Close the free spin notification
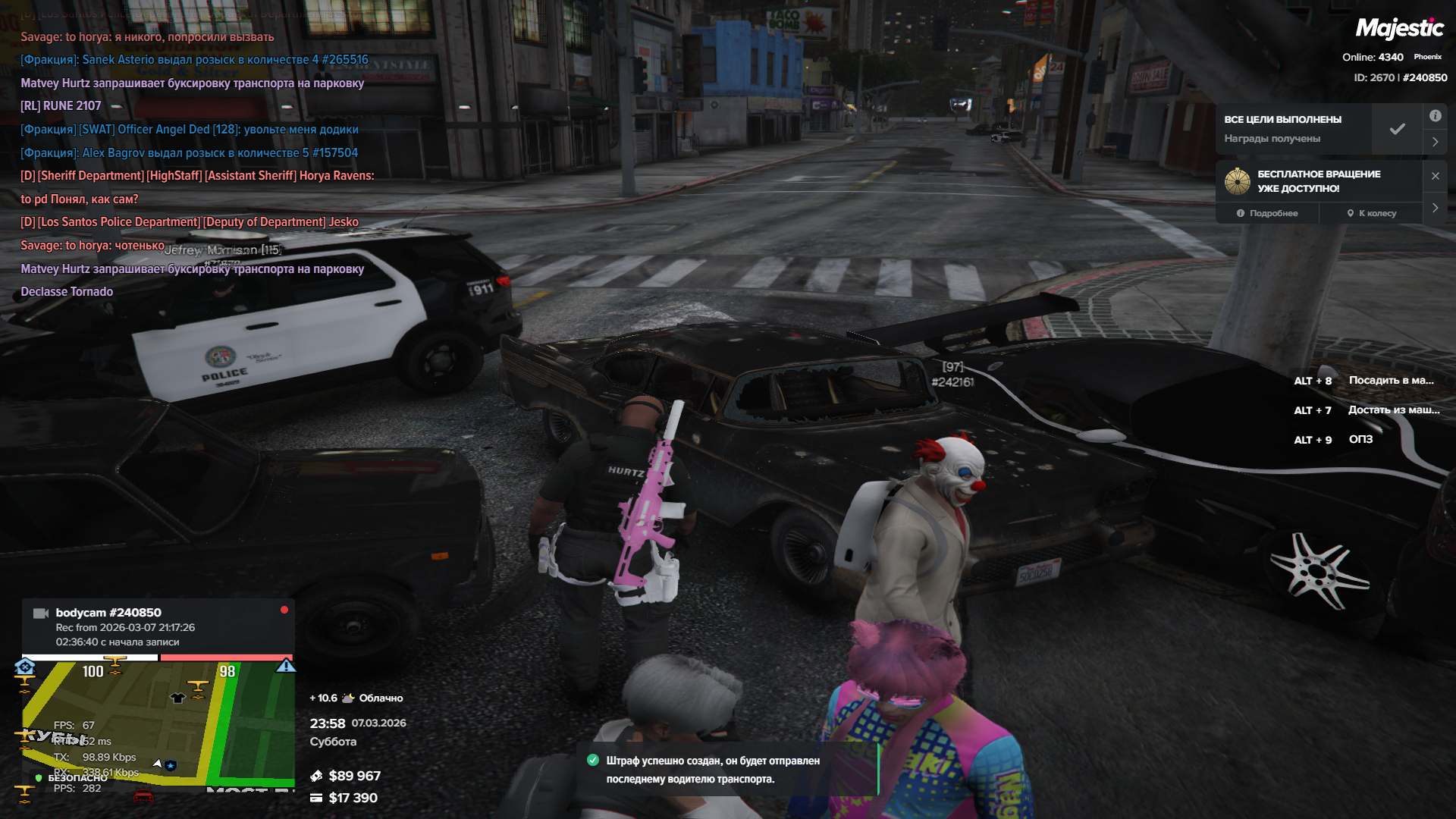Image resolution: width=1456 pixels, height=819 pixels. (1436, 176)
